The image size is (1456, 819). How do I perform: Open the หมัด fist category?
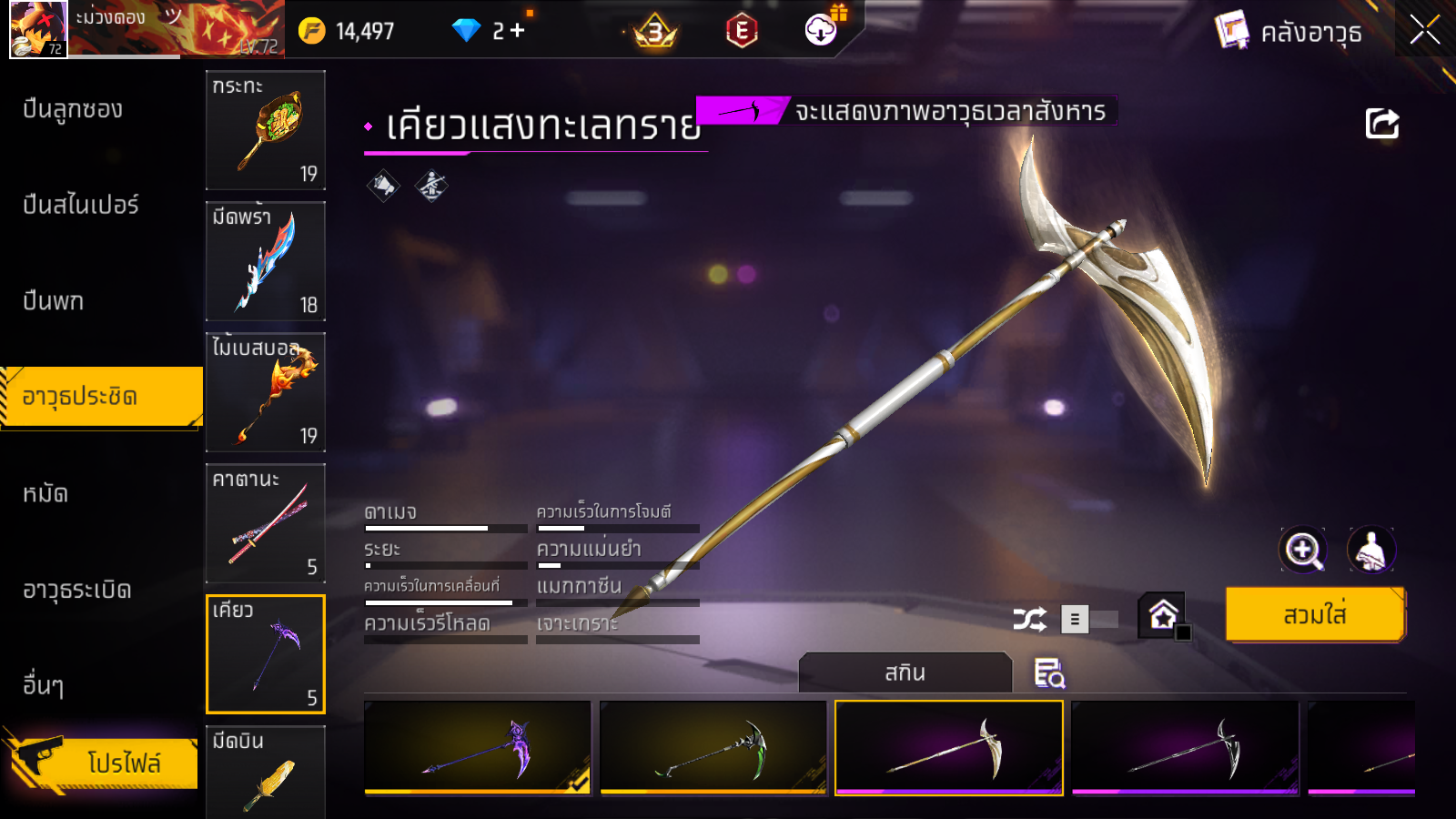tap(45, 494)
